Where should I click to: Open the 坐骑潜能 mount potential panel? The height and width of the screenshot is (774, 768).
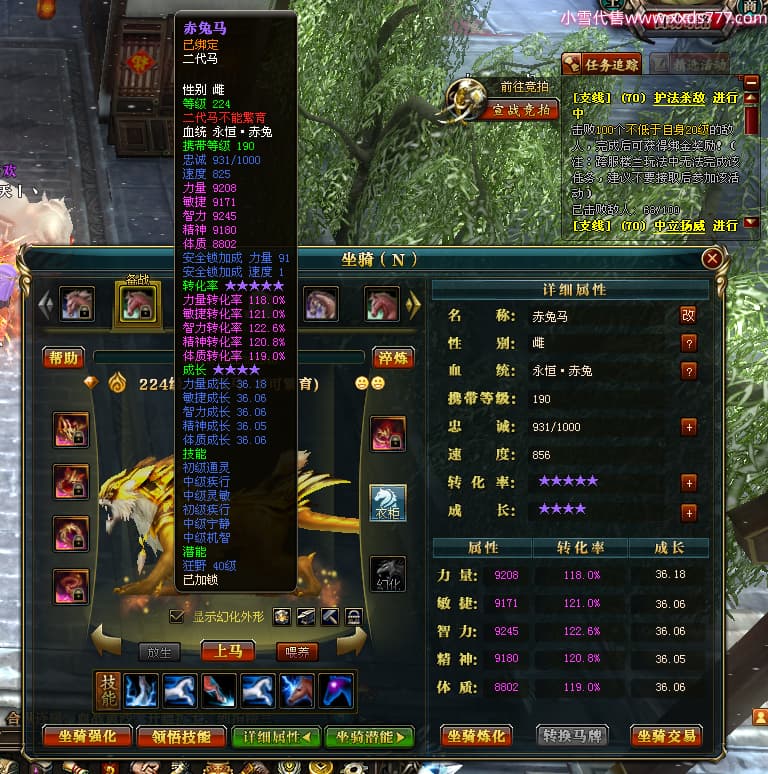pos(368,737)
